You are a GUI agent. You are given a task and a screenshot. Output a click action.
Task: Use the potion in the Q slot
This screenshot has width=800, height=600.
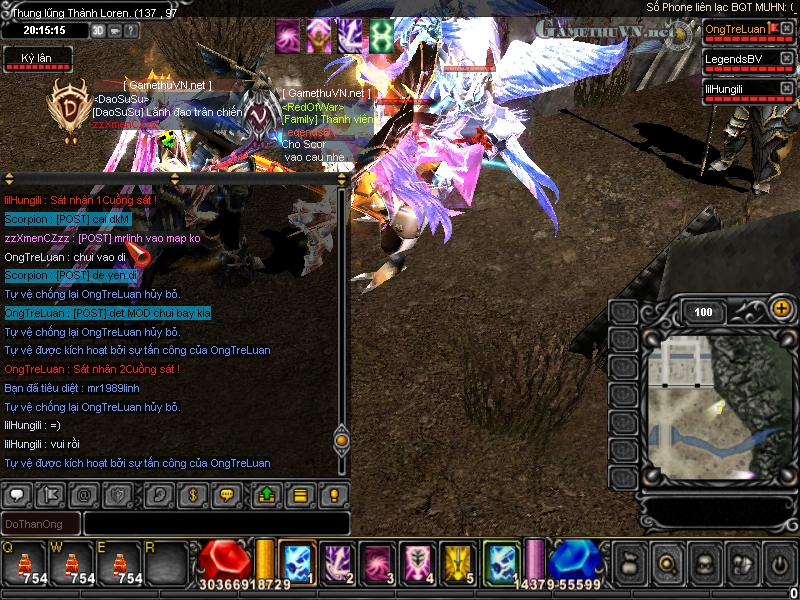tap(22, 564)
